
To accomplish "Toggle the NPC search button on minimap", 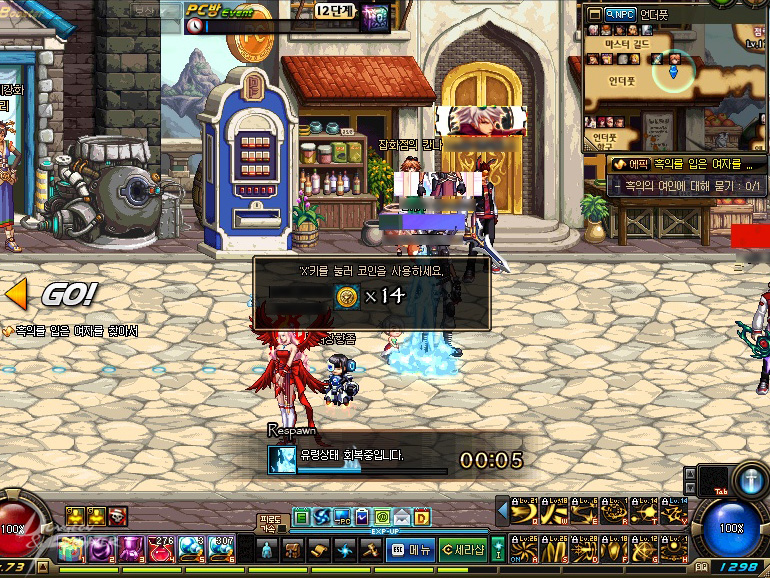I will pyautogui.click(x=622, y=15).
